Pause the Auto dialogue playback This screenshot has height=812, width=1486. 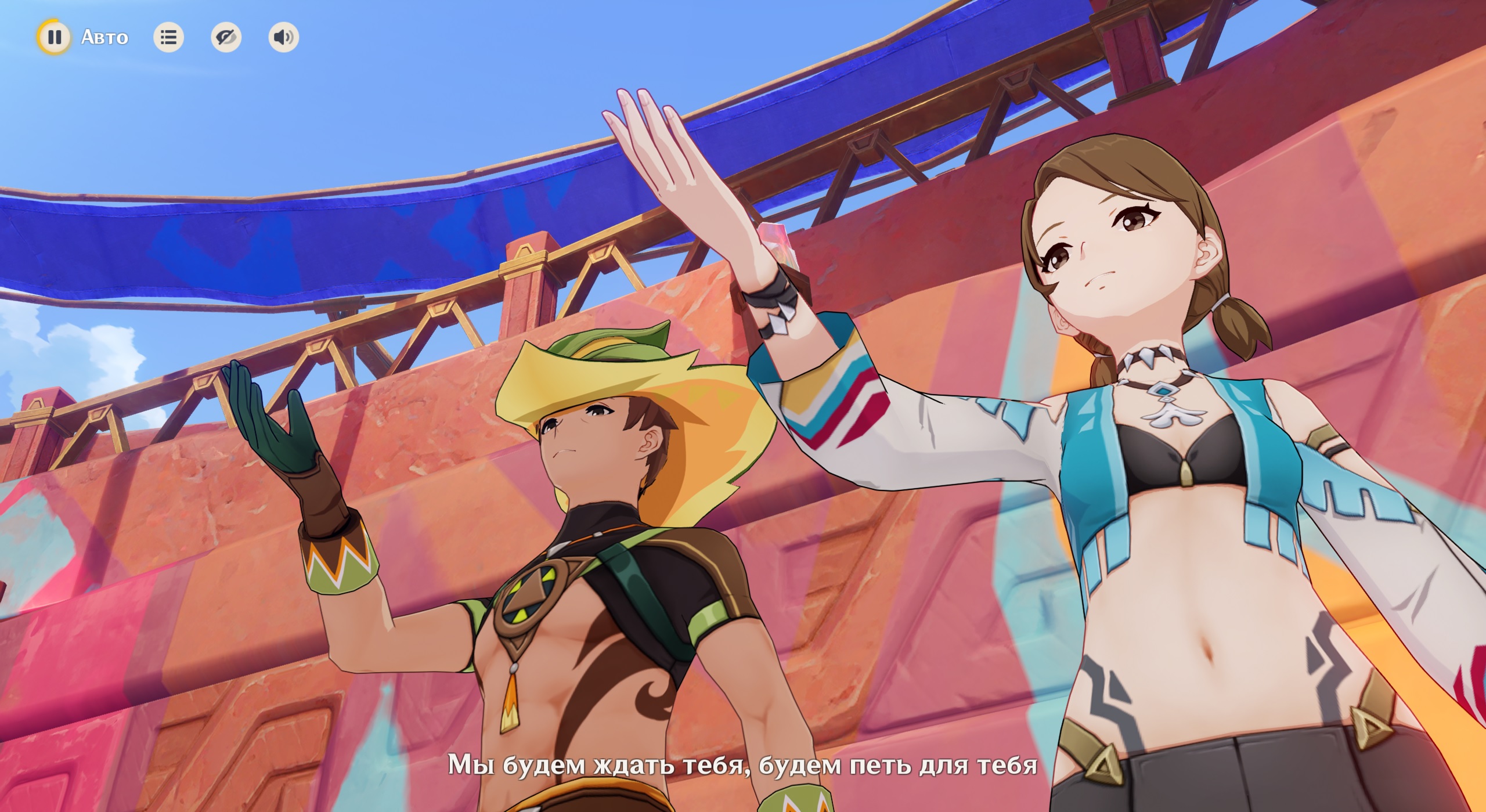(54, 37)
